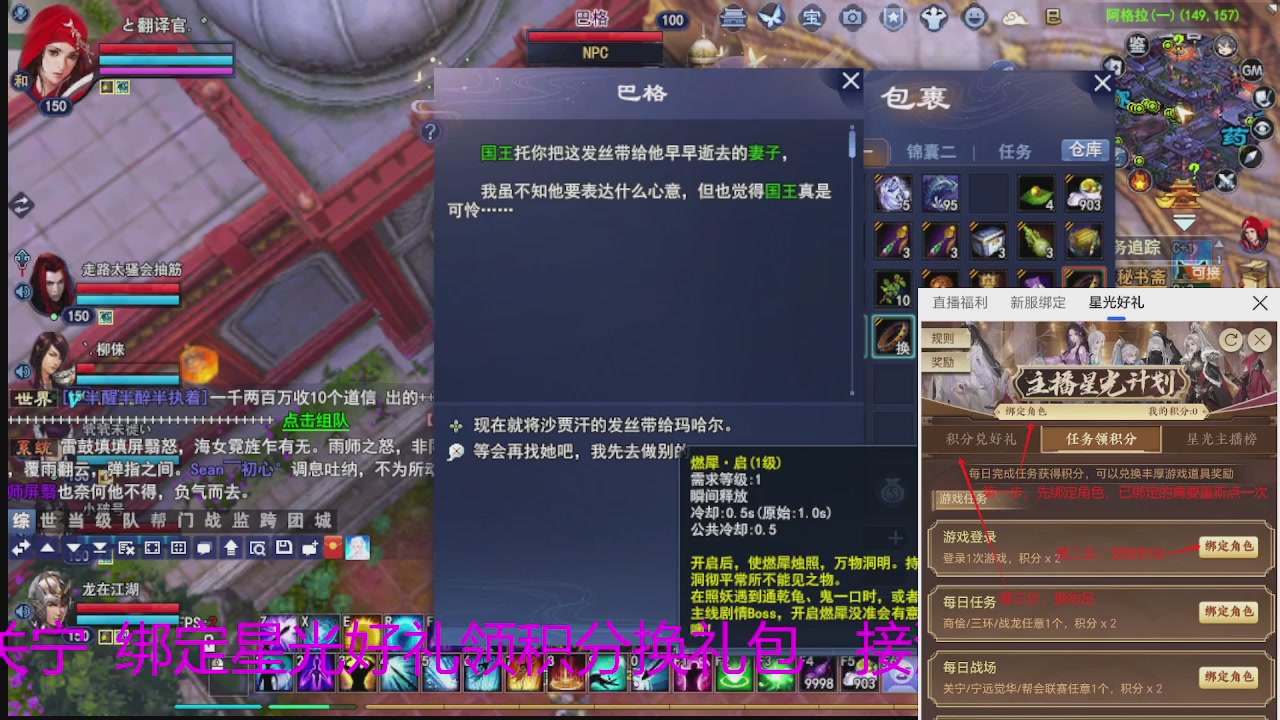Viewport: 1280px width, 720px height.
Task: Open the camera screenshot tool
Action: pyautogui.click(x=851, y=18)
